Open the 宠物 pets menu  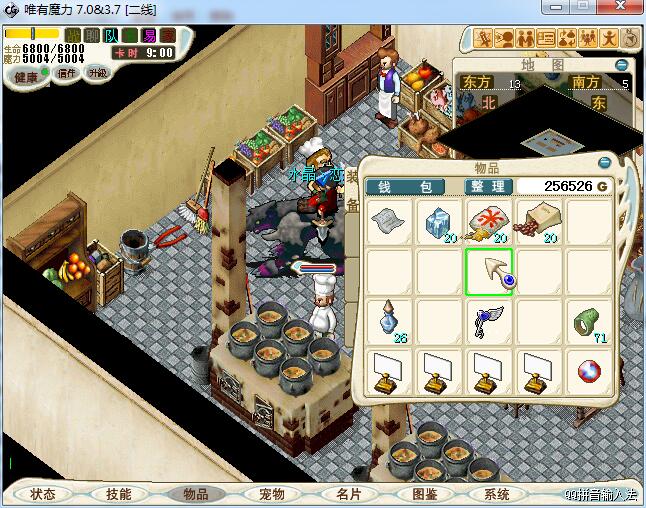point(271,494)
